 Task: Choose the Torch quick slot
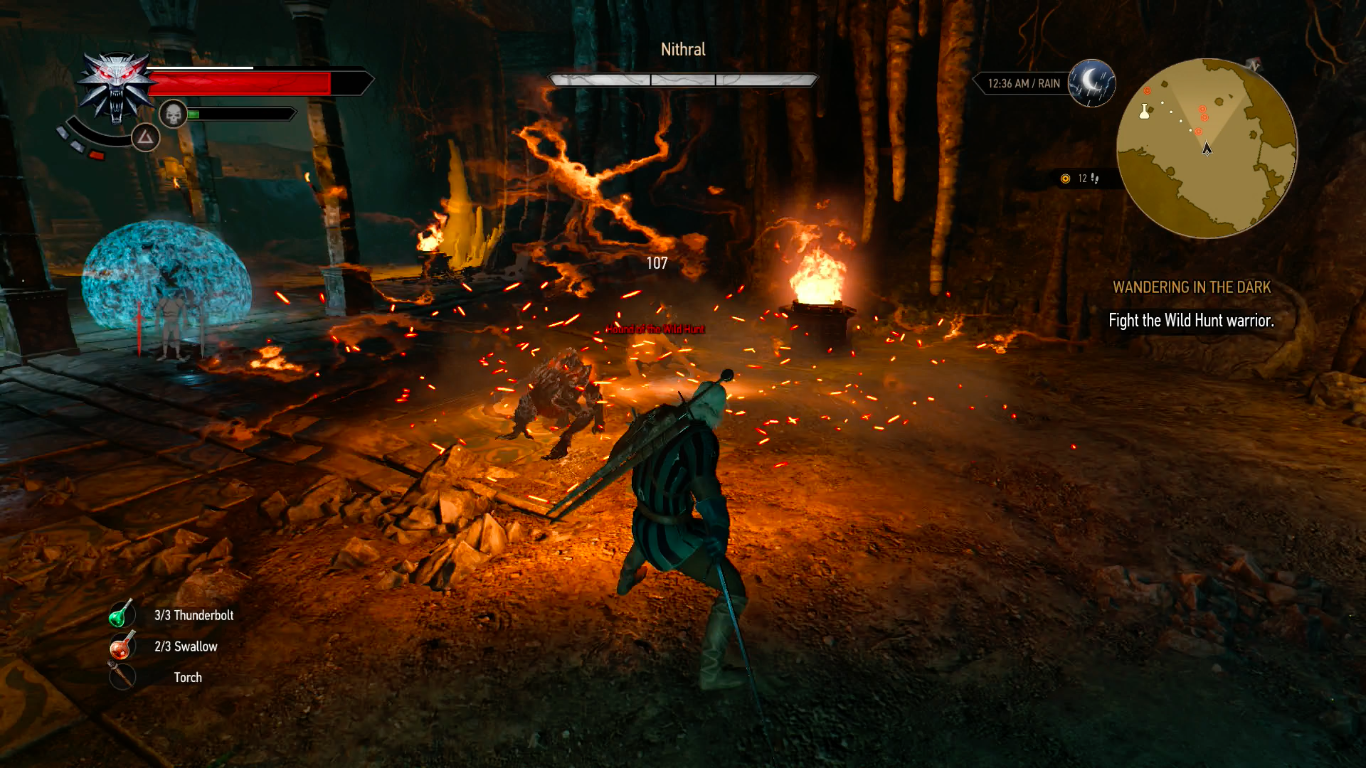click(x=123, y=677)
